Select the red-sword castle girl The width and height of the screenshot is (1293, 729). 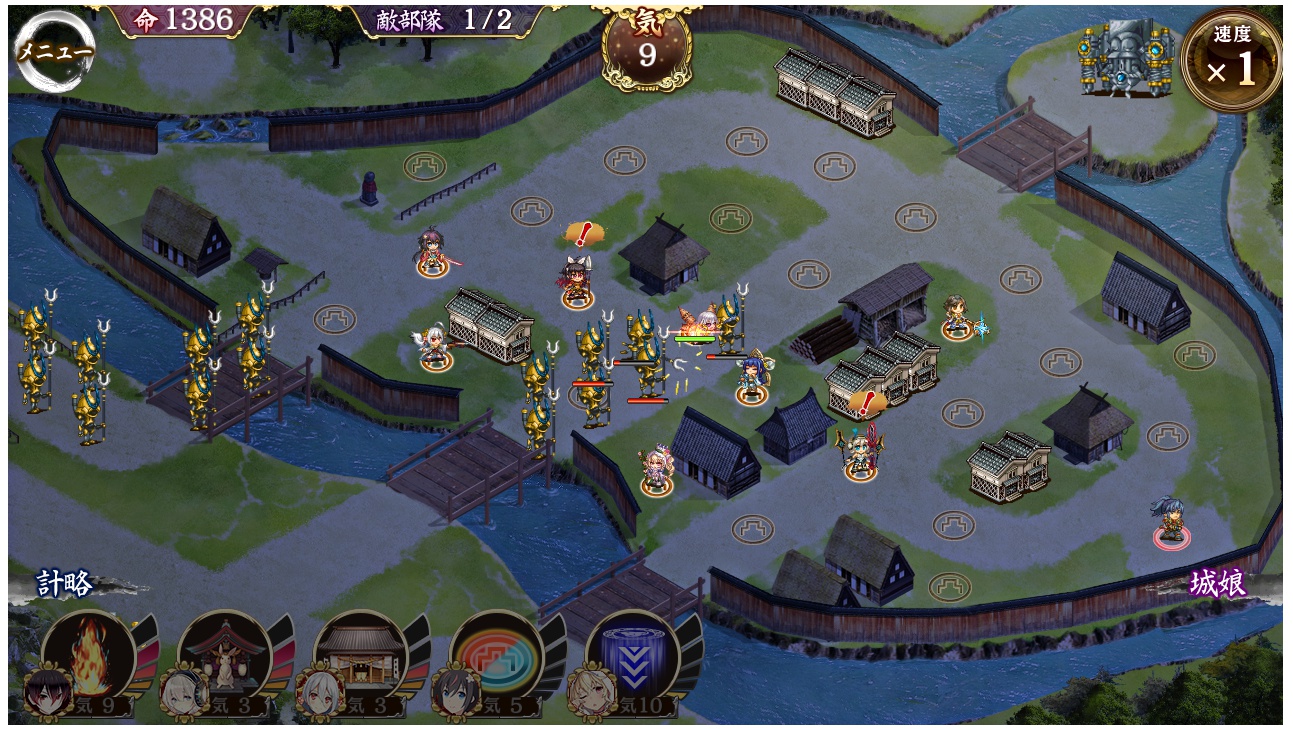(434, 252)
